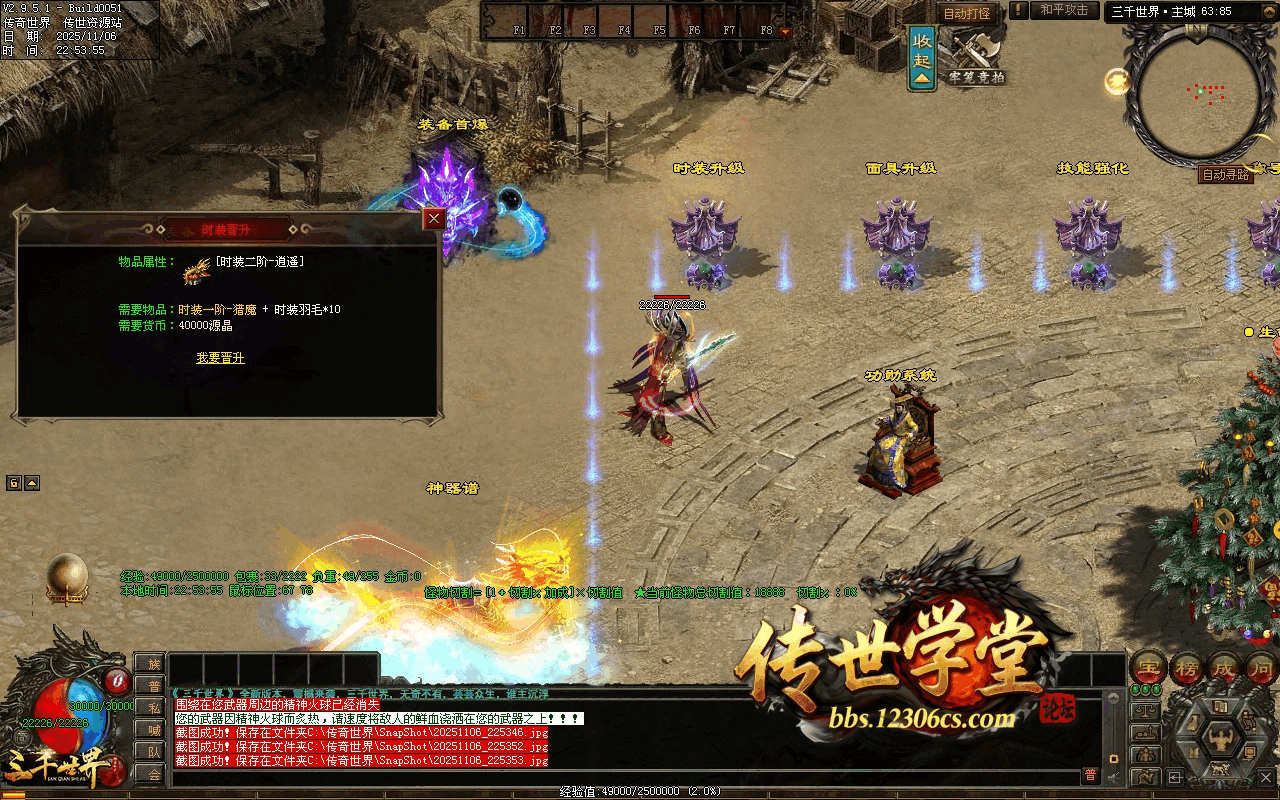
Task: Open the 榜 rankings round button
Action: tap(1188, 668)
